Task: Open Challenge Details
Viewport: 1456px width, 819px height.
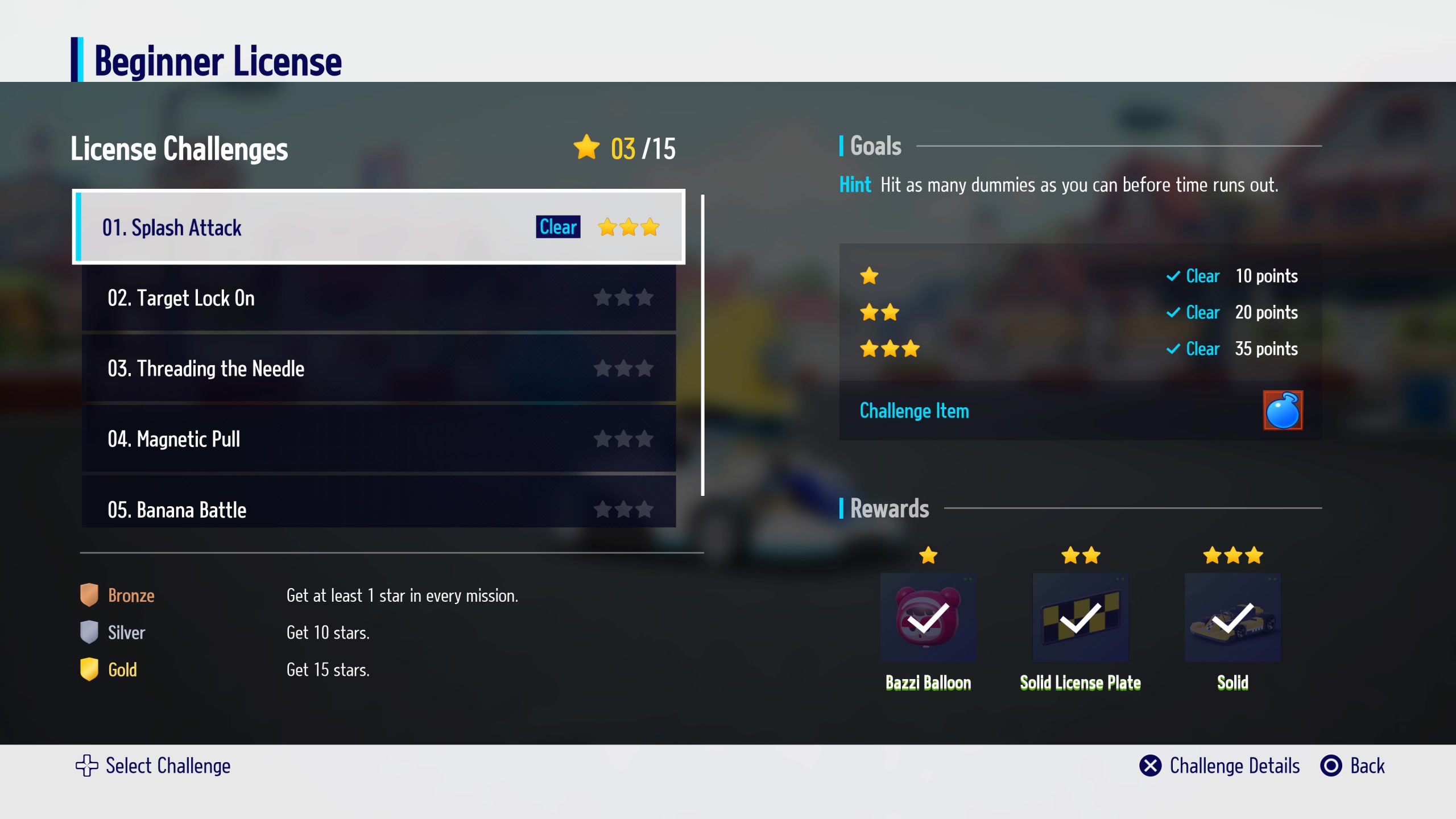Action: point(1220,766)
